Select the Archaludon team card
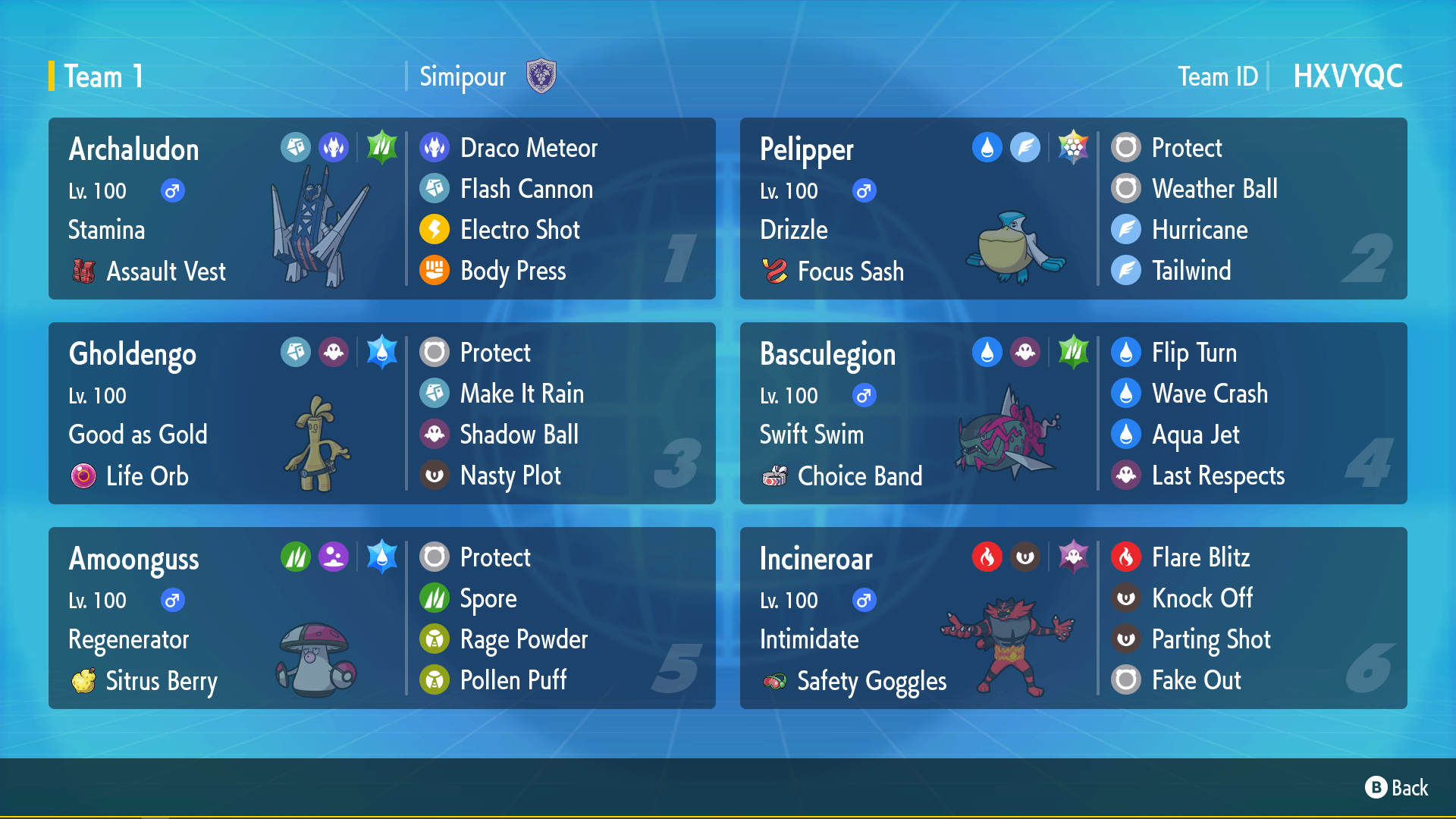 coord(381,209)
